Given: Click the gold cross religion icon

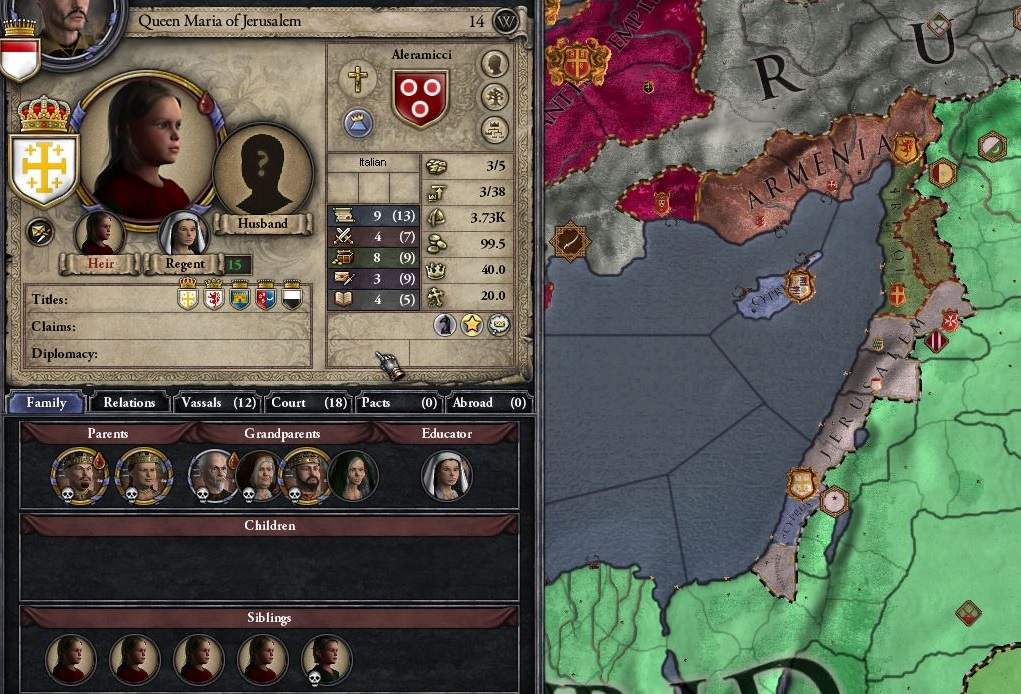Looking at the screenshot, I should 357,78.
